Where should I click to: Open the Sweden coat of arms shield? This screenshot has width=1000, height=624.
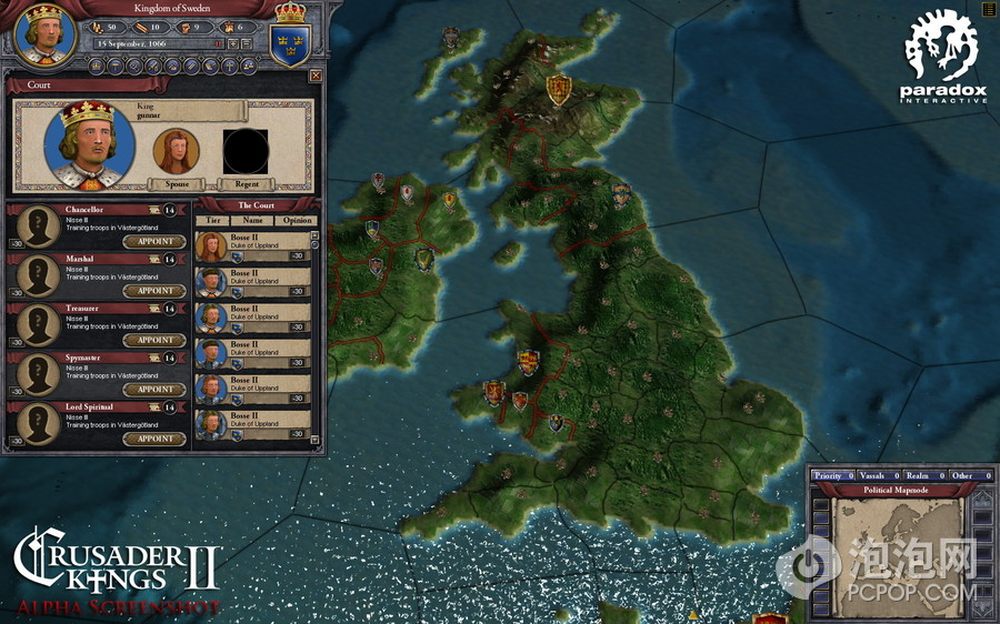(x=290, y=42)
